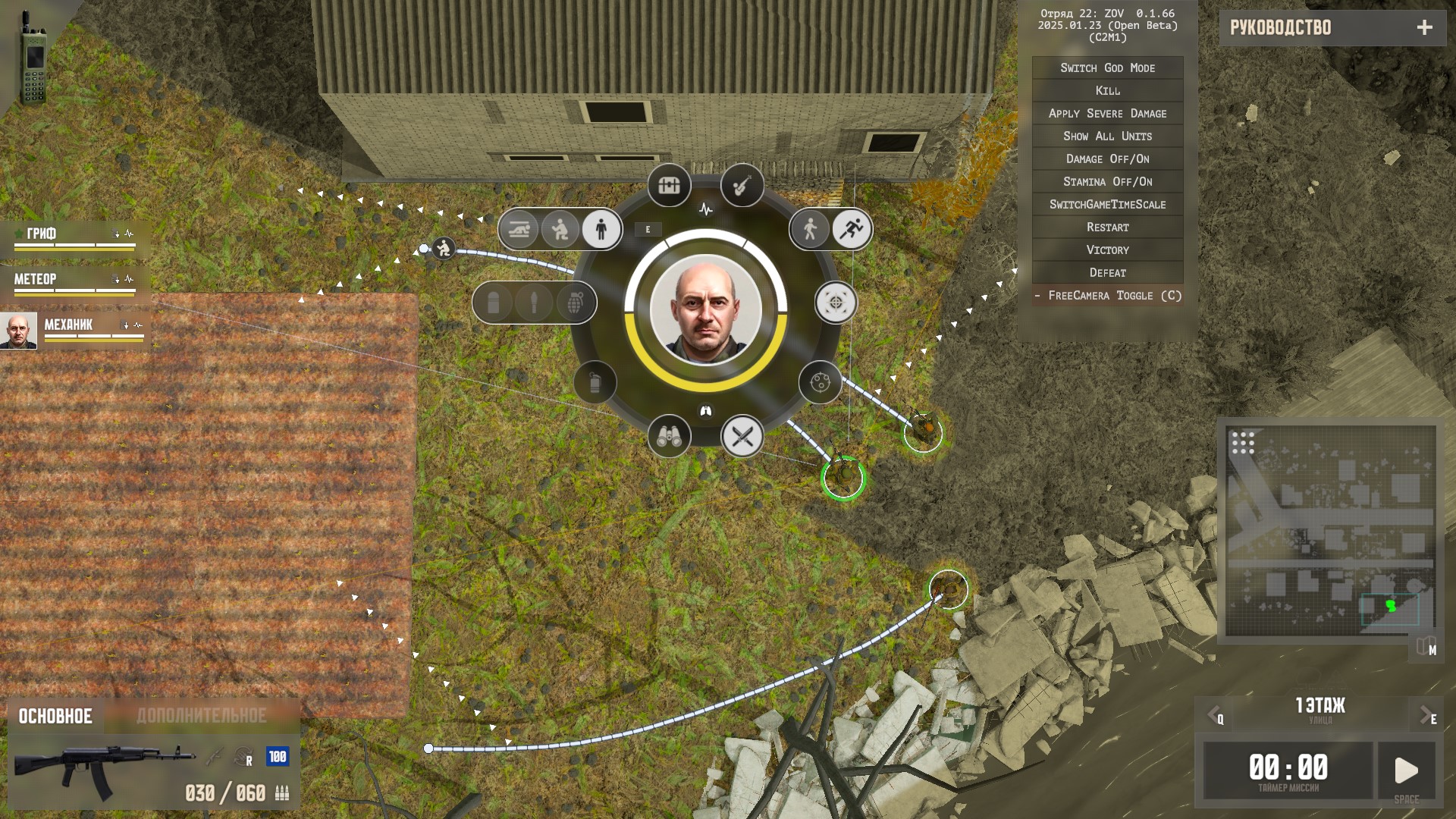
Task: Set movement to walking
Action: (810, 229)
